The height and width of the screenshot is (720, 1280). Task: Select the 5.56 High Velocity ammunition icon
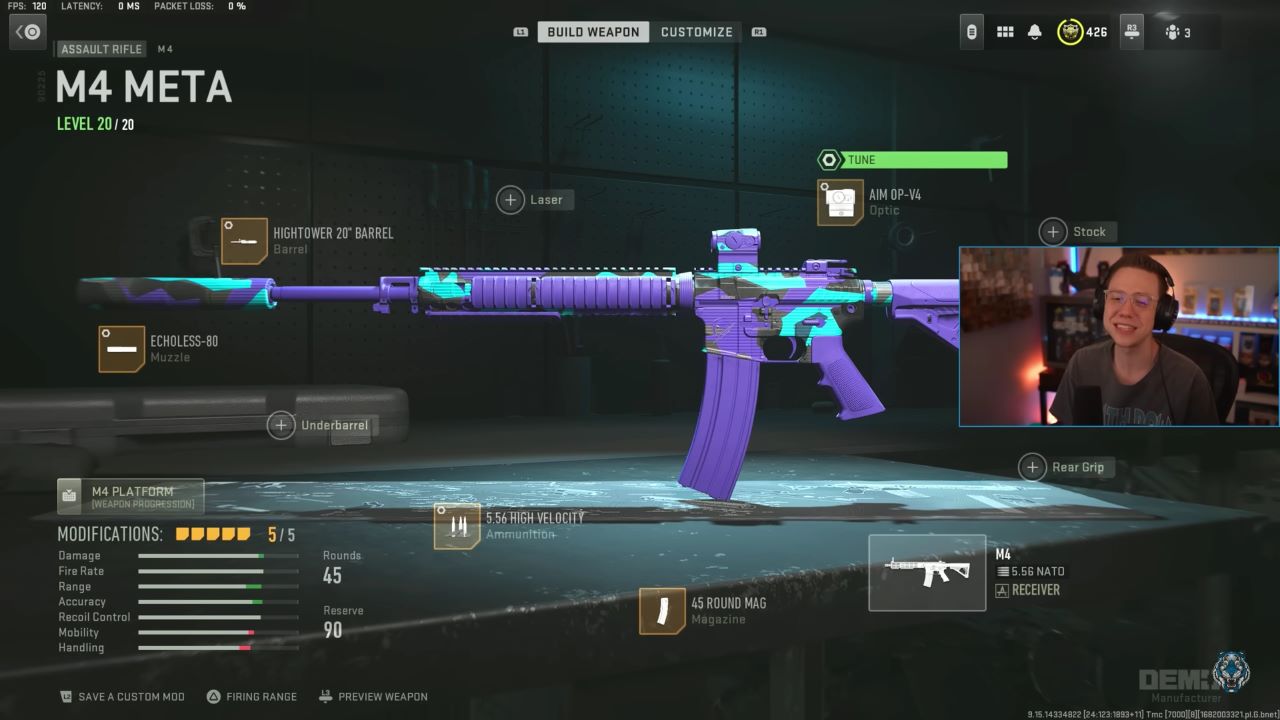click(x=456, y=525)
